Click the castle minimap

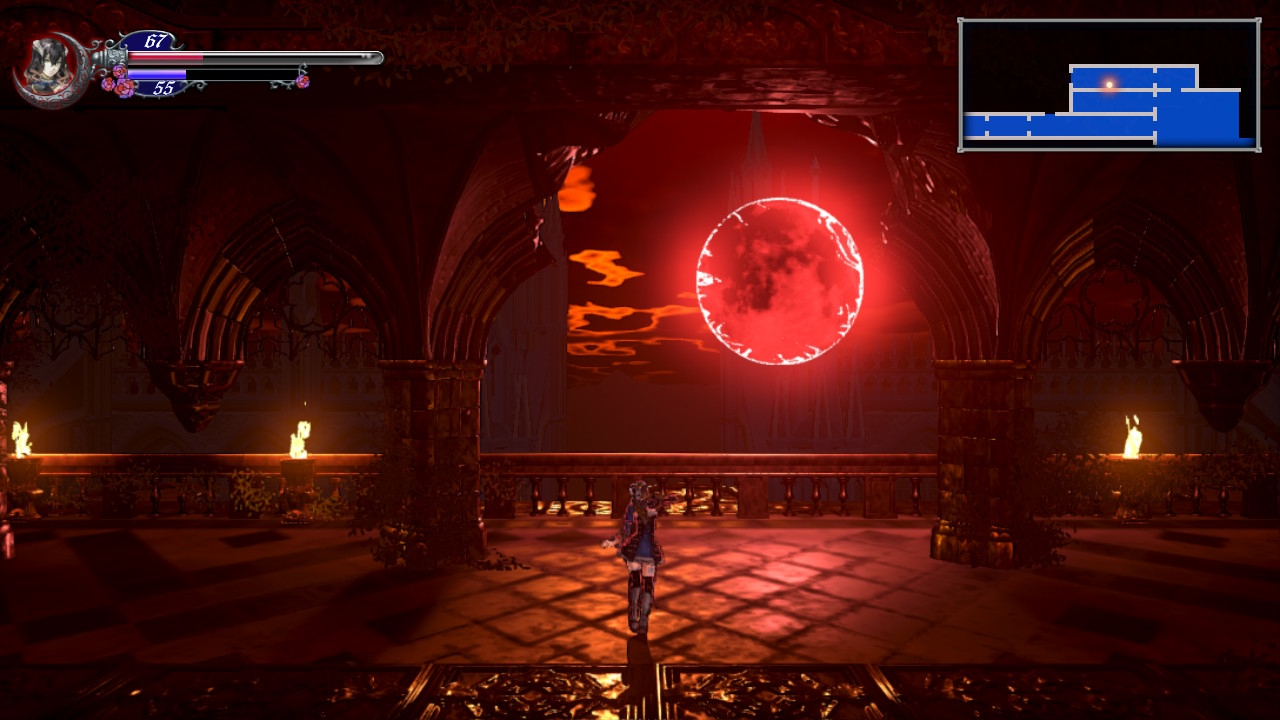point(1108,85)
